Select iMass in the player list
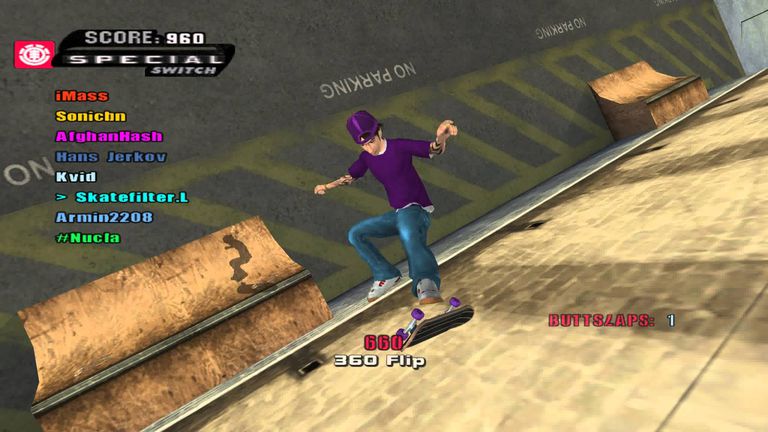The height and width of the screenshot is (432, 768). pos(82,96)
